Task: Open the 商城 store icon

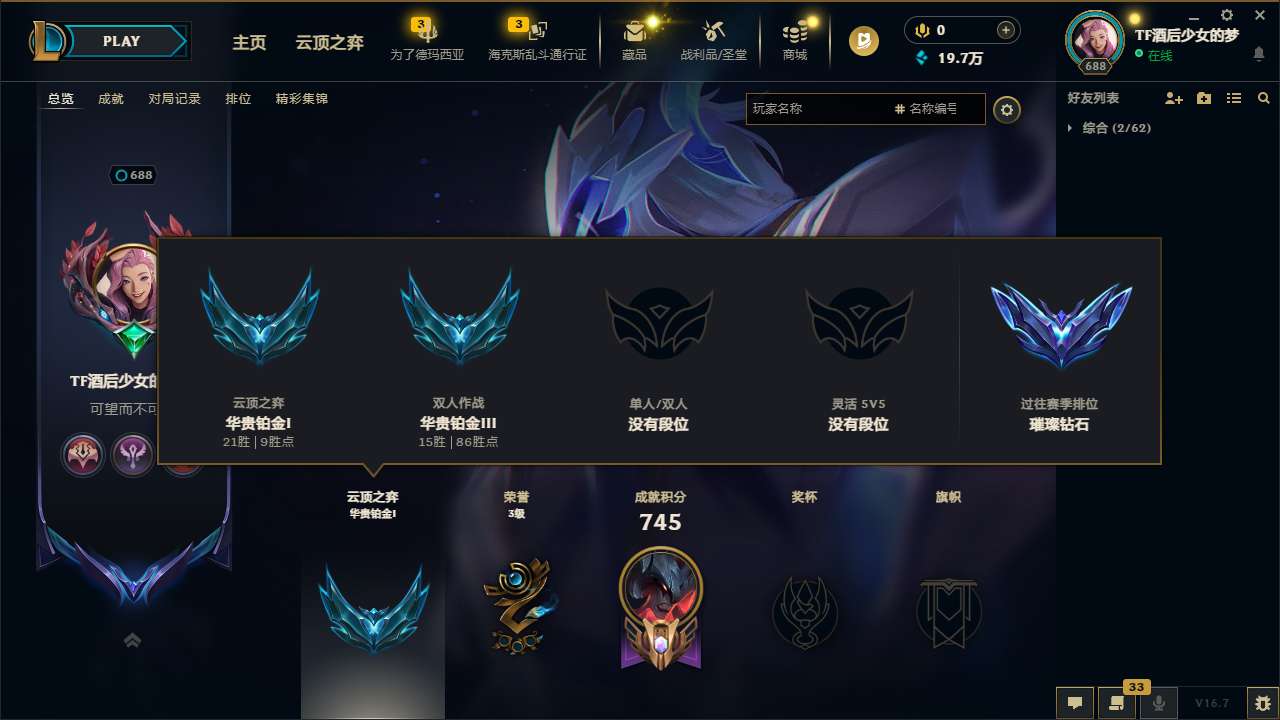Action: coord(795,38)
